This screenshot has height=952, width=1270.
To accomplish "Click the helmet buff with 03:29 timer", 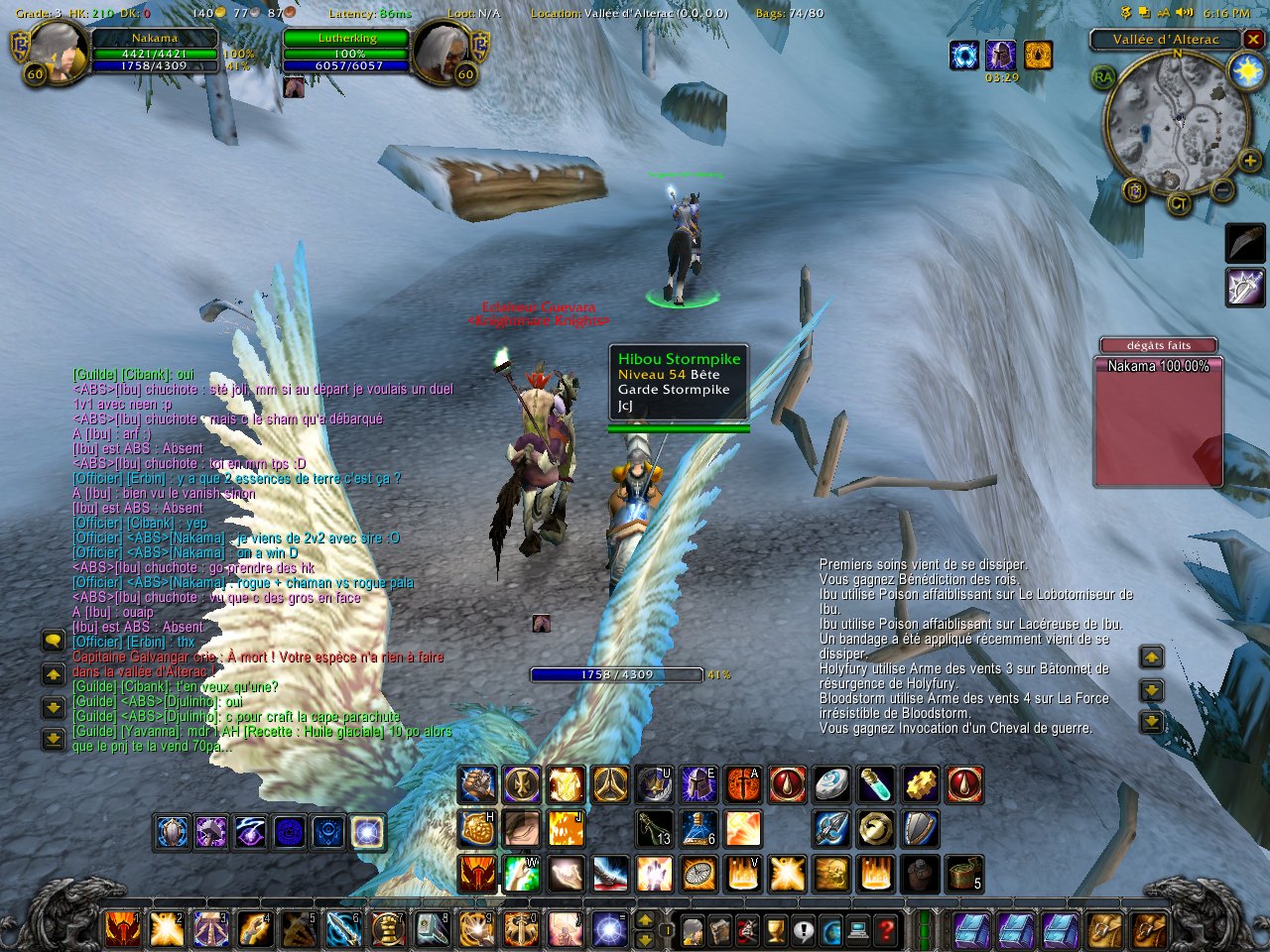I will (x=1000, y=55).
